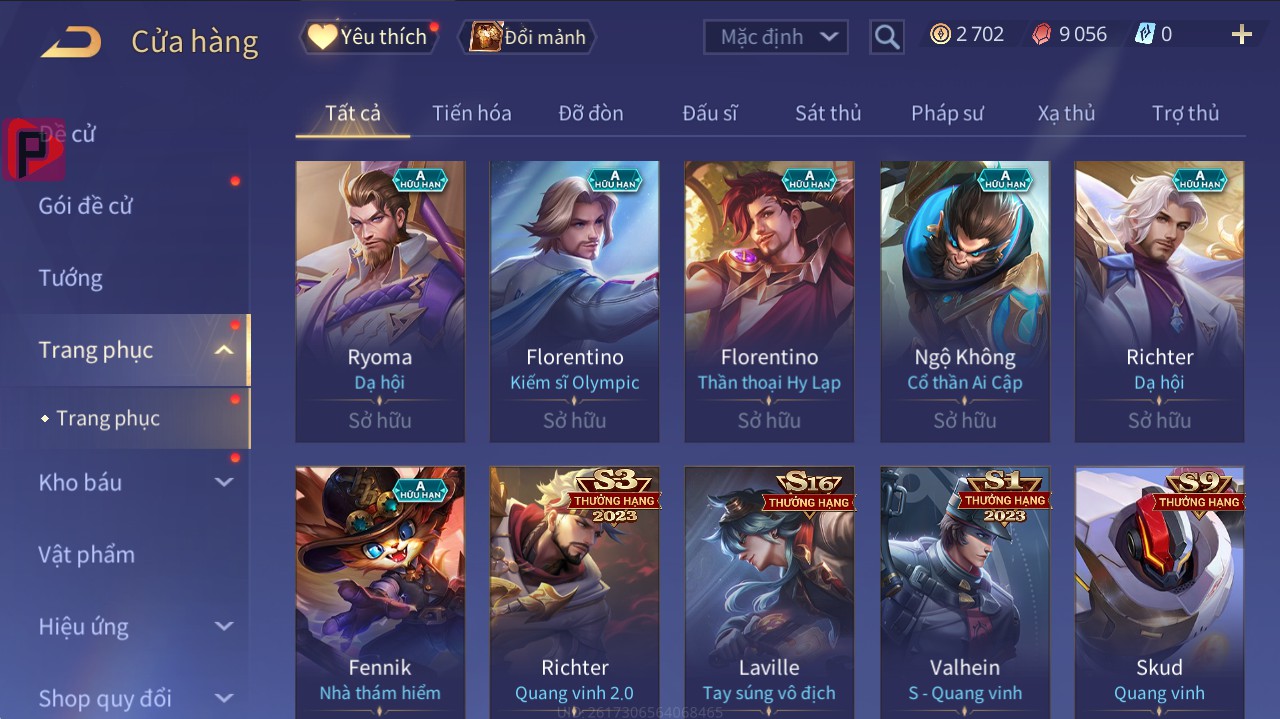Go back using the return arrow

click(71, 42)
